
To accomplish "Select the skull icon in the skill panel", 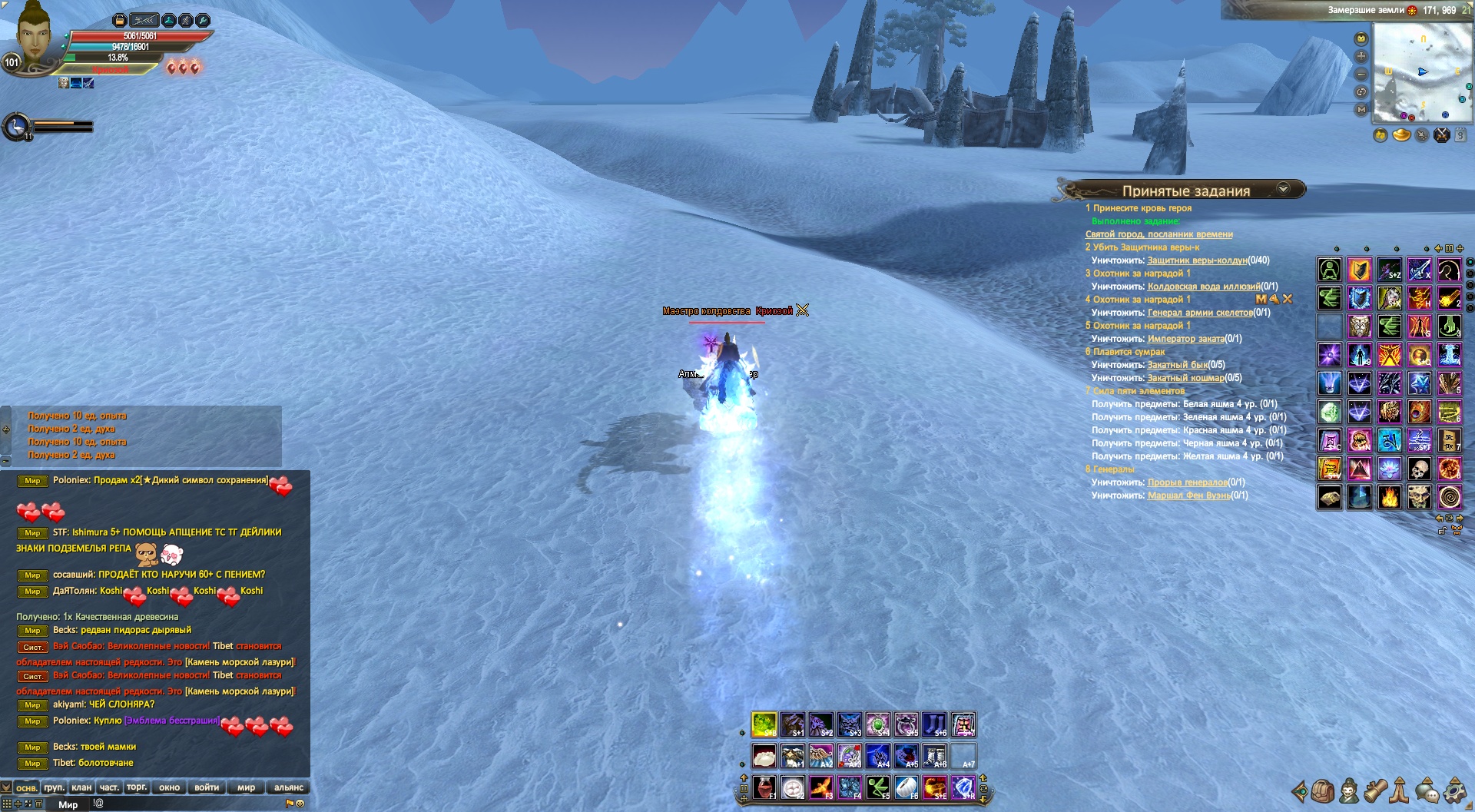I will pyautogui.click(x=1419, y=469).
